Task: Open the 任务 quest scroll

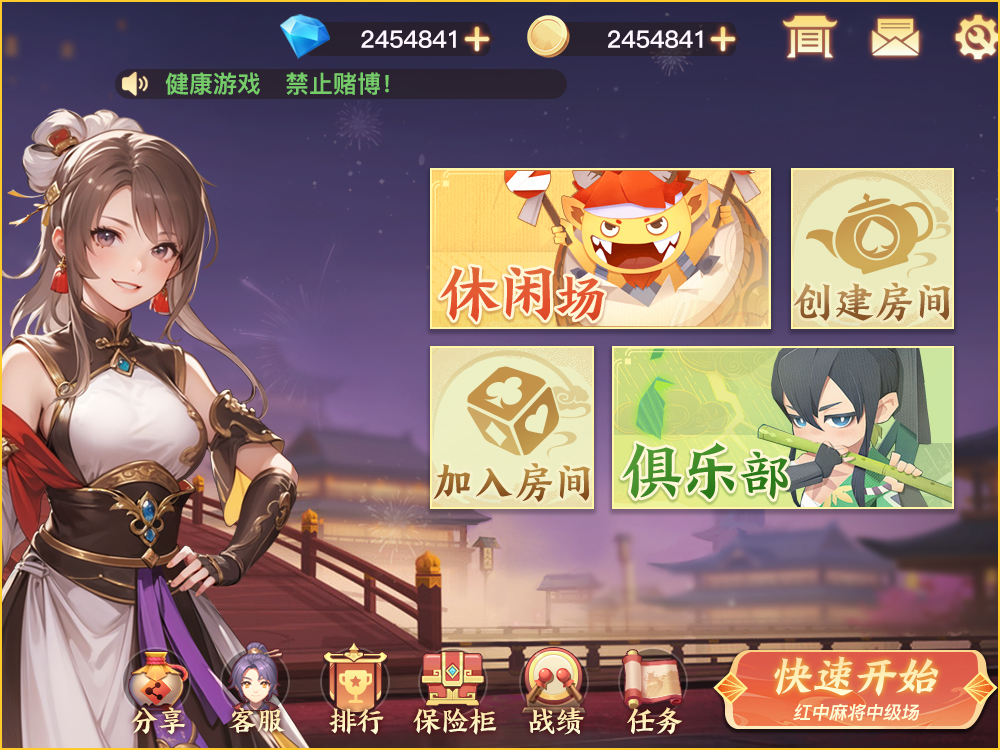Action: pyautogui.click(x=654, y=692)
